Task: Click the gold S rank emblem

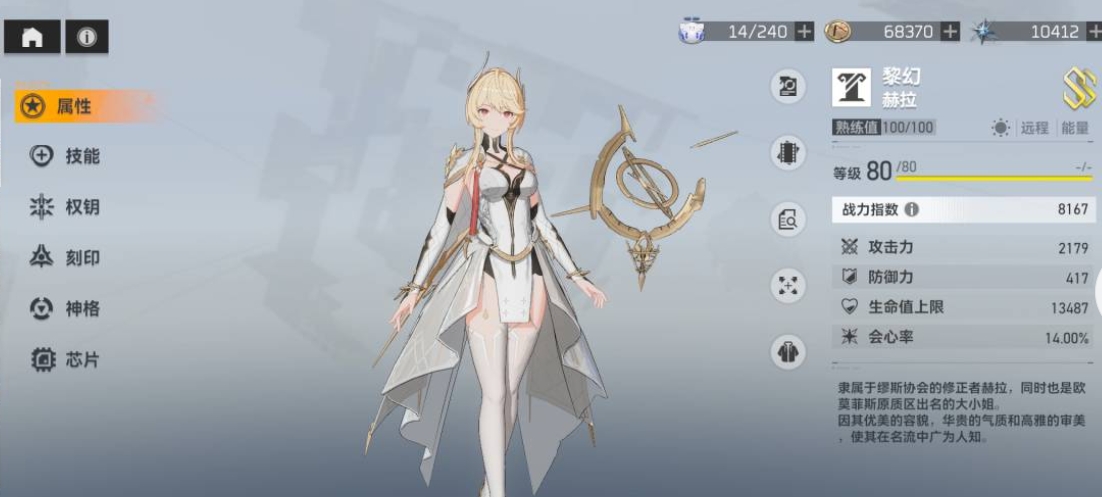Action: click(x=1078, y=88)
